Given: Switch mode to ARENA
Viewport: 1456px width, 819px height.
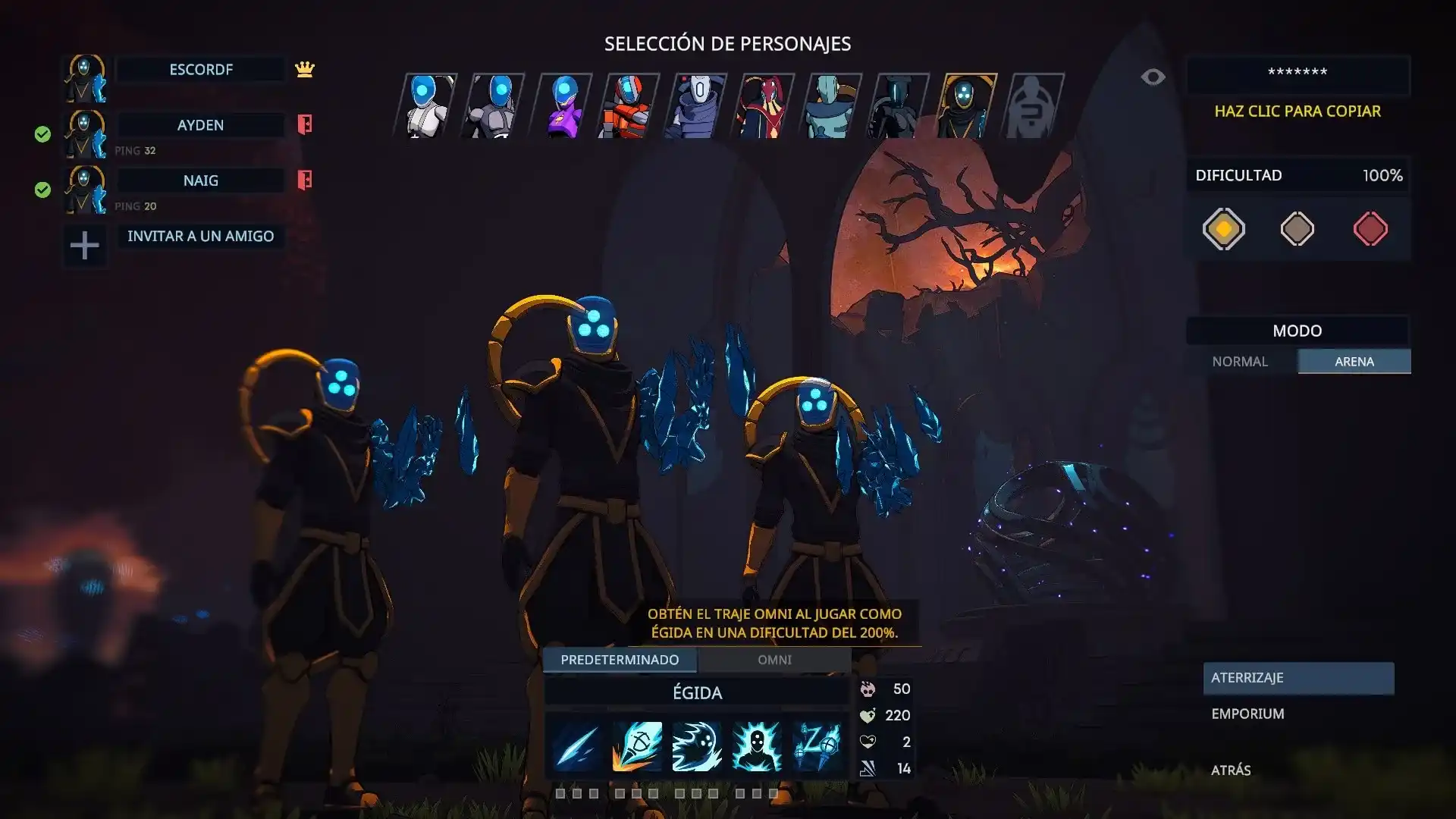Looking at the screenshot, I should click(1354, 362).
